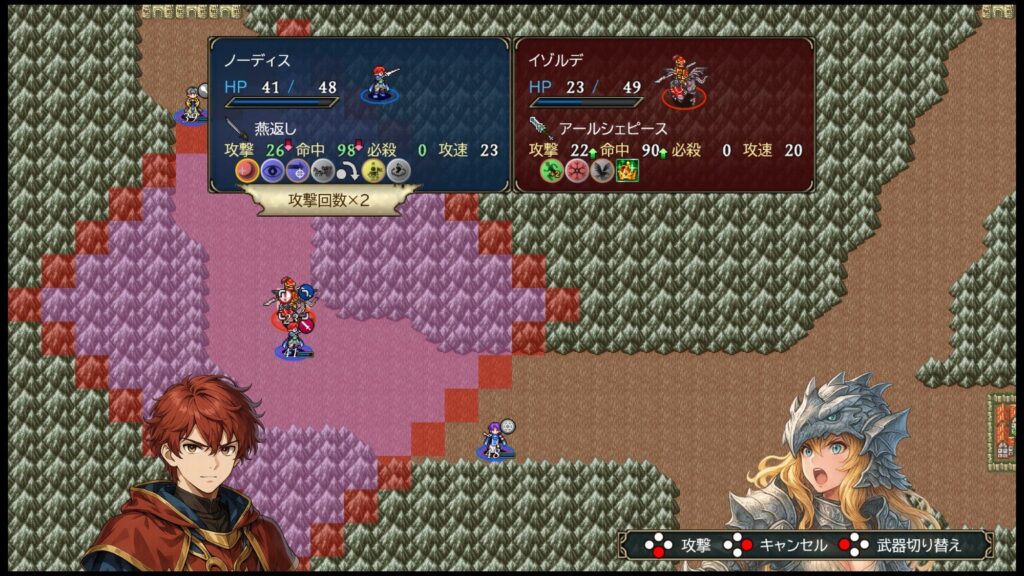The height and width of the screenshot is (576, 1024).
Task: Select the yellow figure skill icon
Action: (374, 171)
